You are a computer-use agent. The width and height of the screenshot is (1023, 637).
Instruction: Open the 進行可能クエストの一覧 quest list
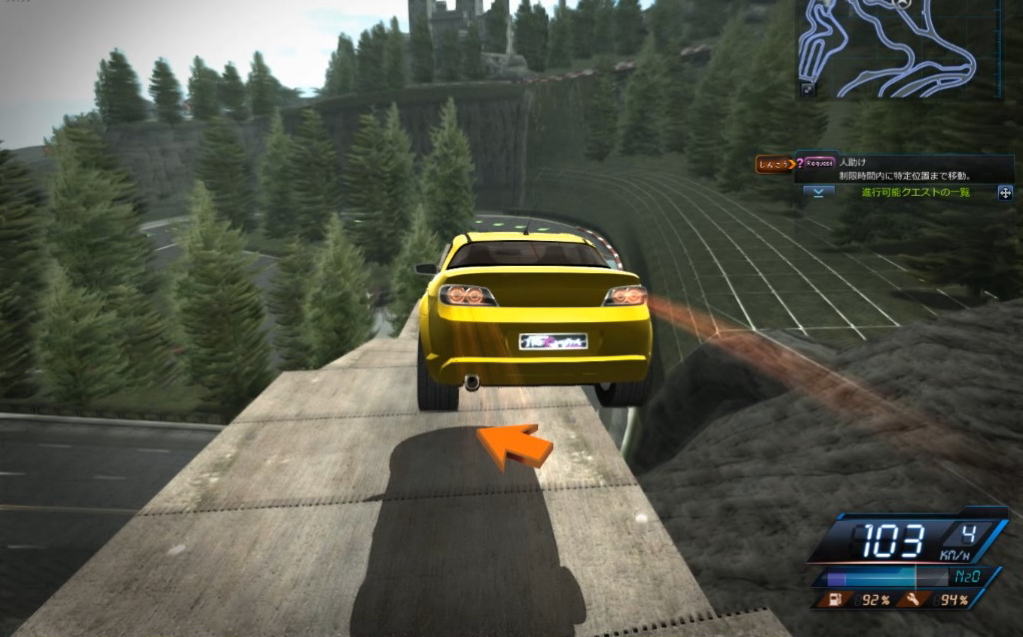coord(915,192)
